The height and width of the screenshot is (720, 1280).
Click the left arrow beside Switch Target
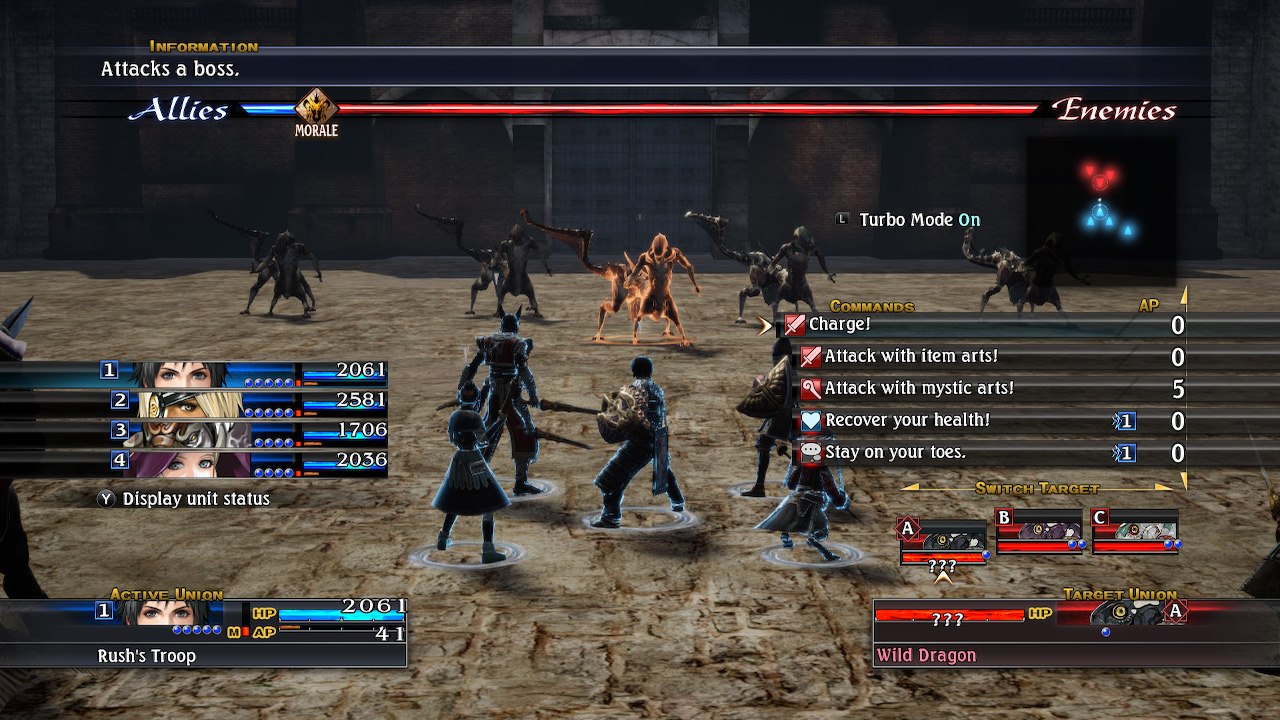click(x=912, y=488)
